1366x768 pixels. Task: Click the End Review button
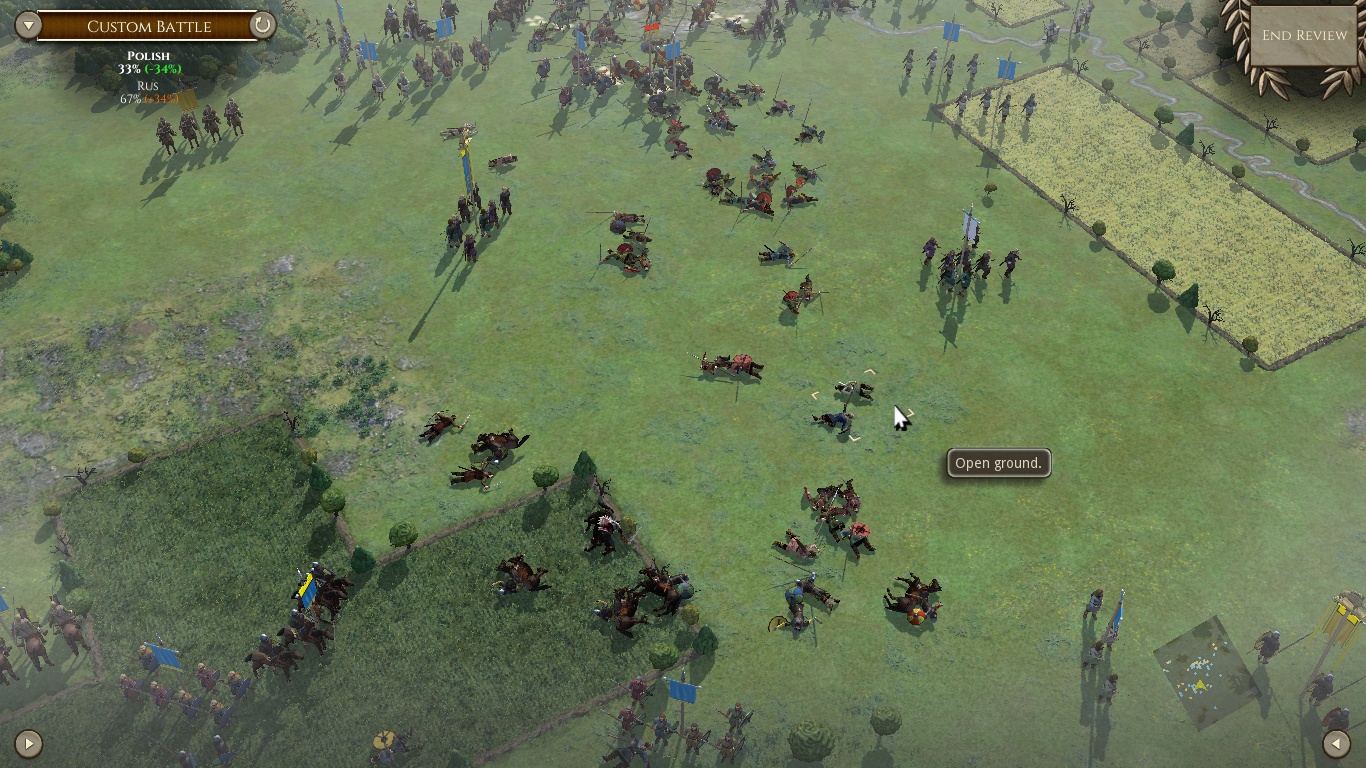pos(1304,35)
